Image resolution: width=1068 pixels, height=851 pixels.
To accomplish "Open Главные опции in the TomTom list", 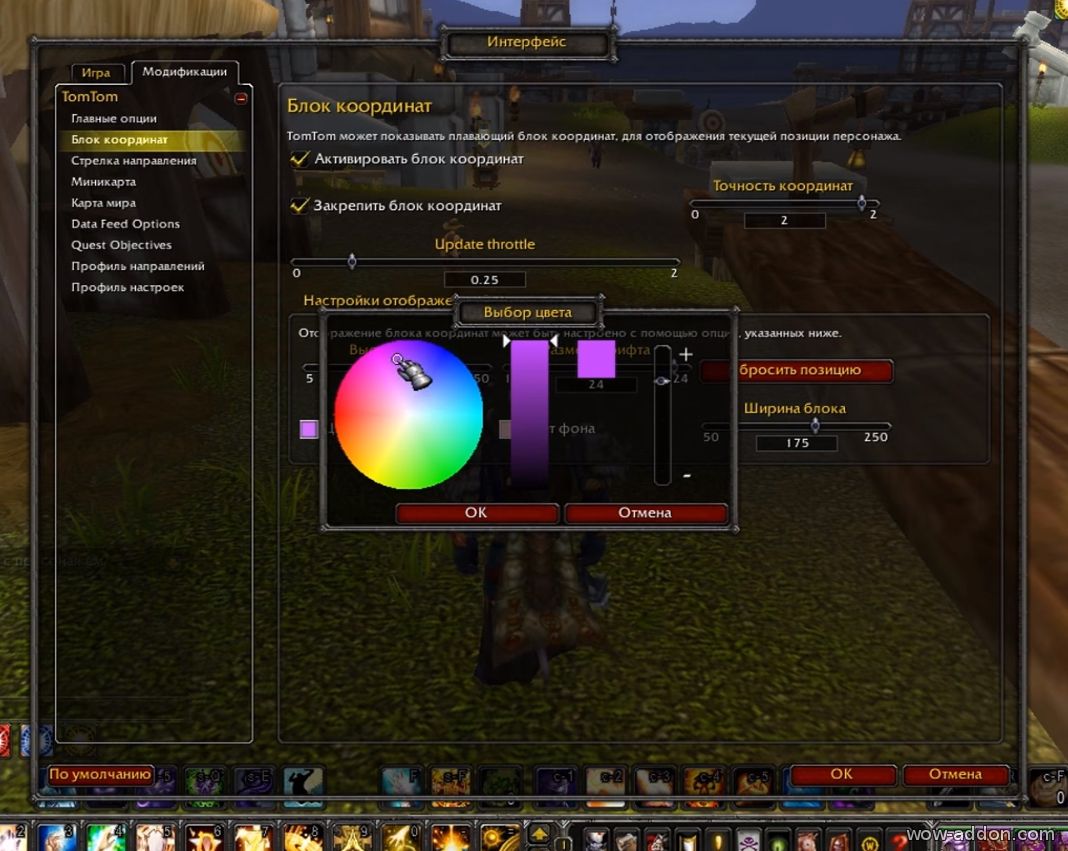I will point(114,118).
